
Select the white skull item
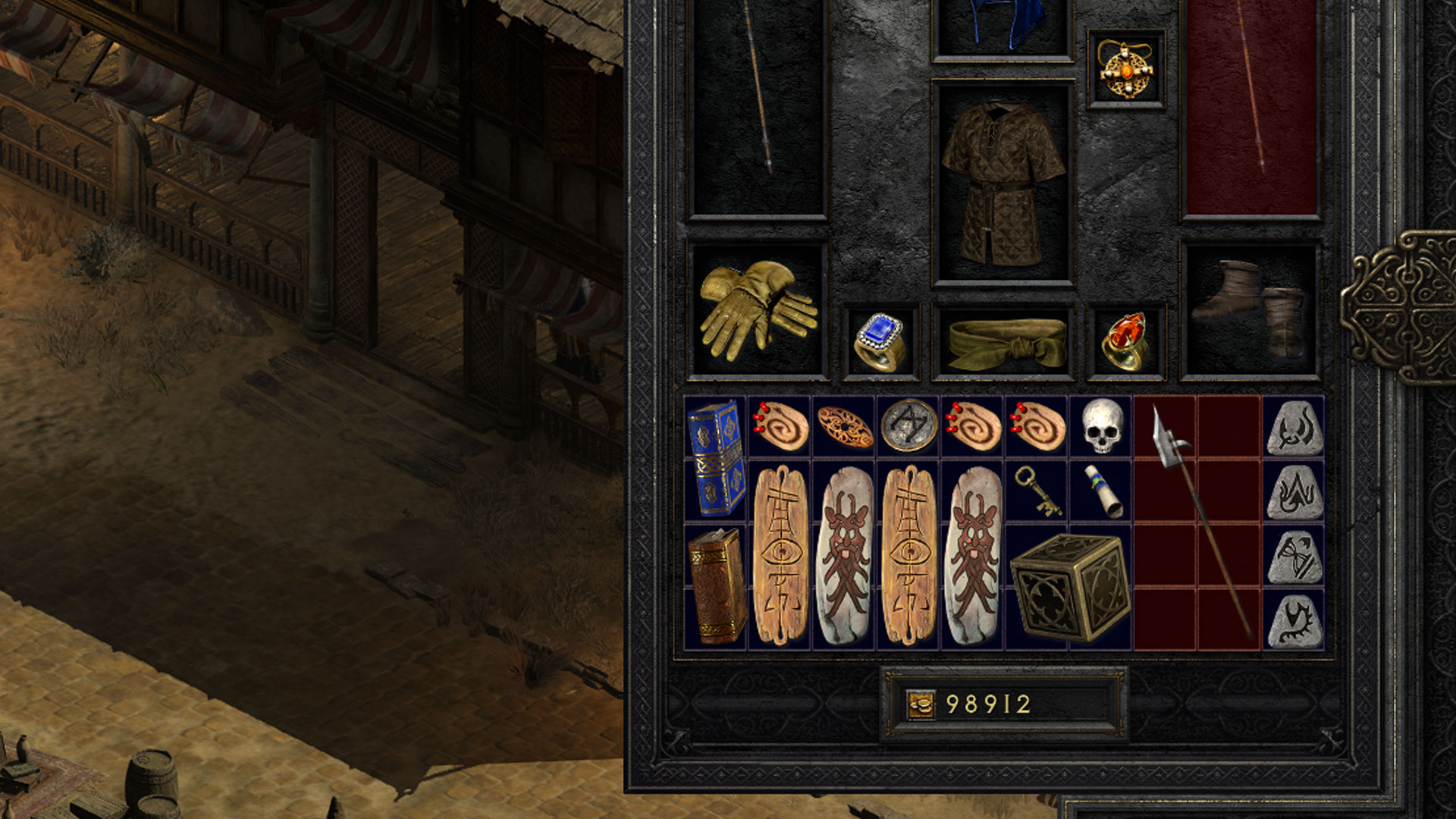[x=1101, y=426]
